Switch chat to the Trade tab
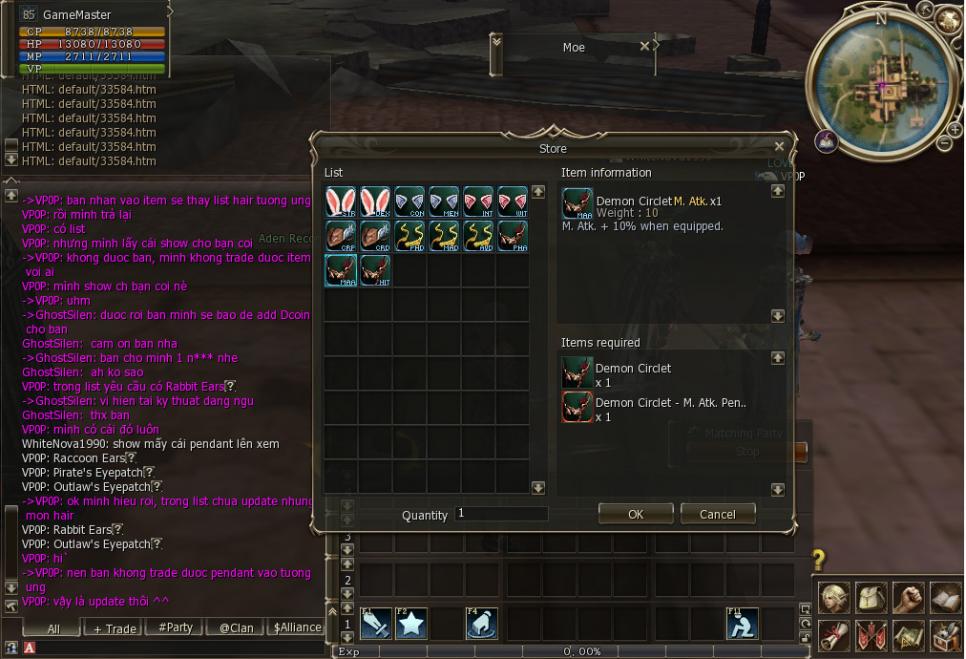The image size is (966, 659). [x=115, y=628]
